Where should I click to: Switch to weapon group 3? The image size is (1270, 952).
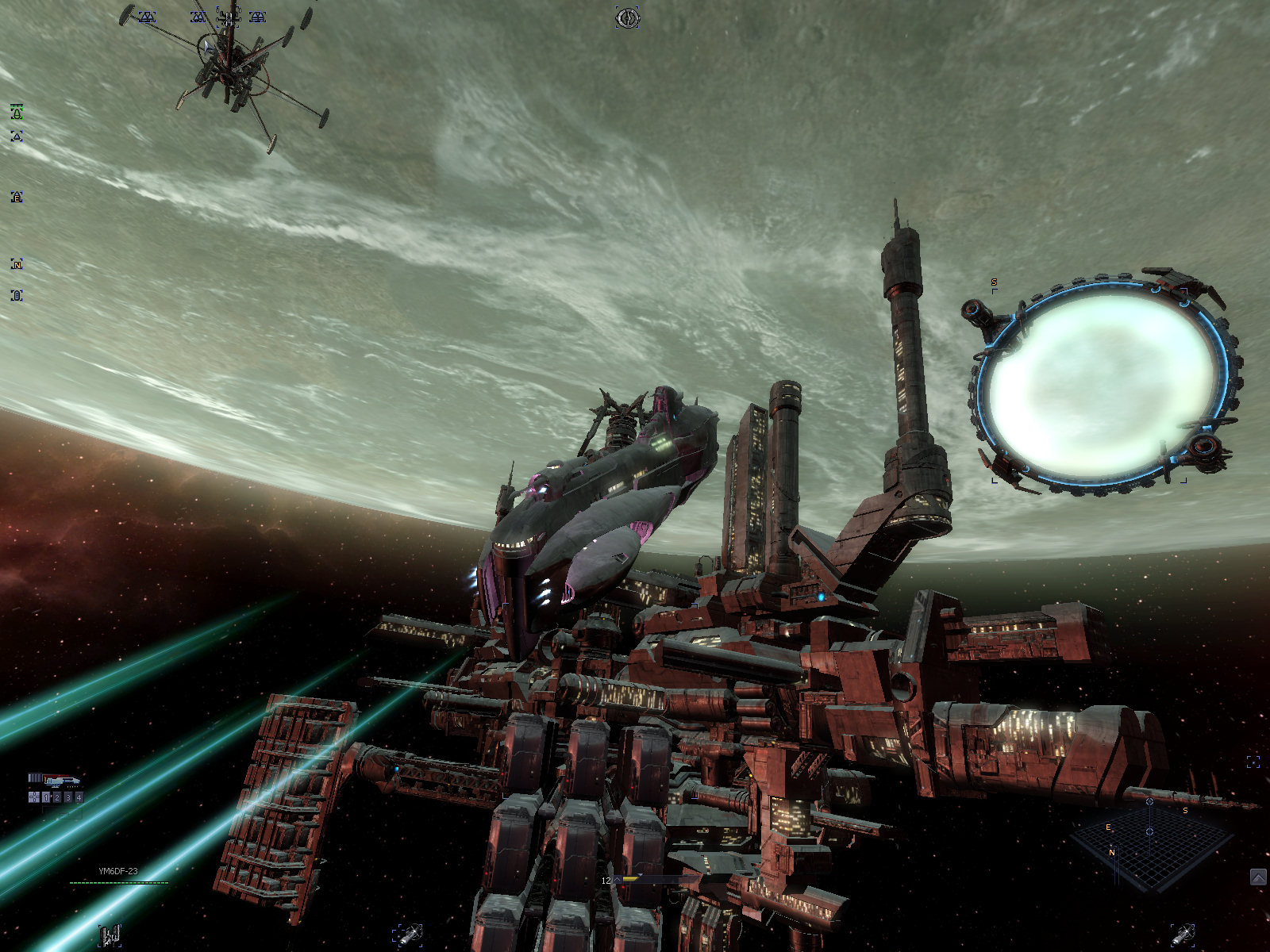[68, 797]
